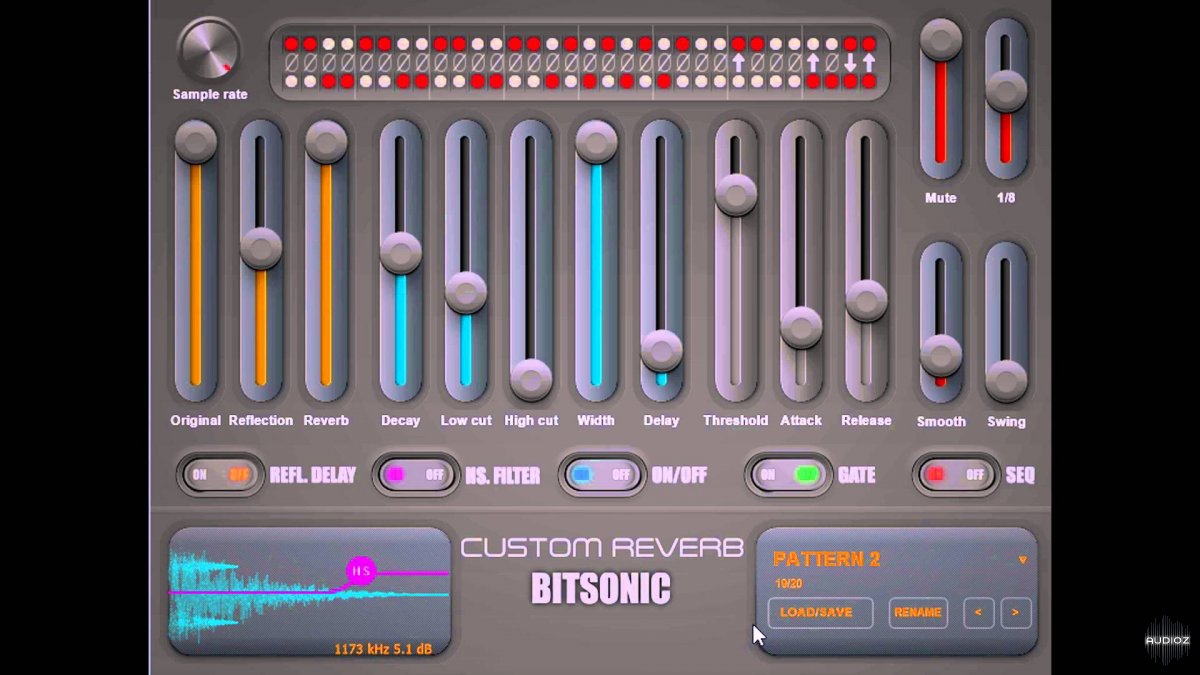
Task: Open the LOAD/SAVE preset dialog
Action: (x=820, y=612)
